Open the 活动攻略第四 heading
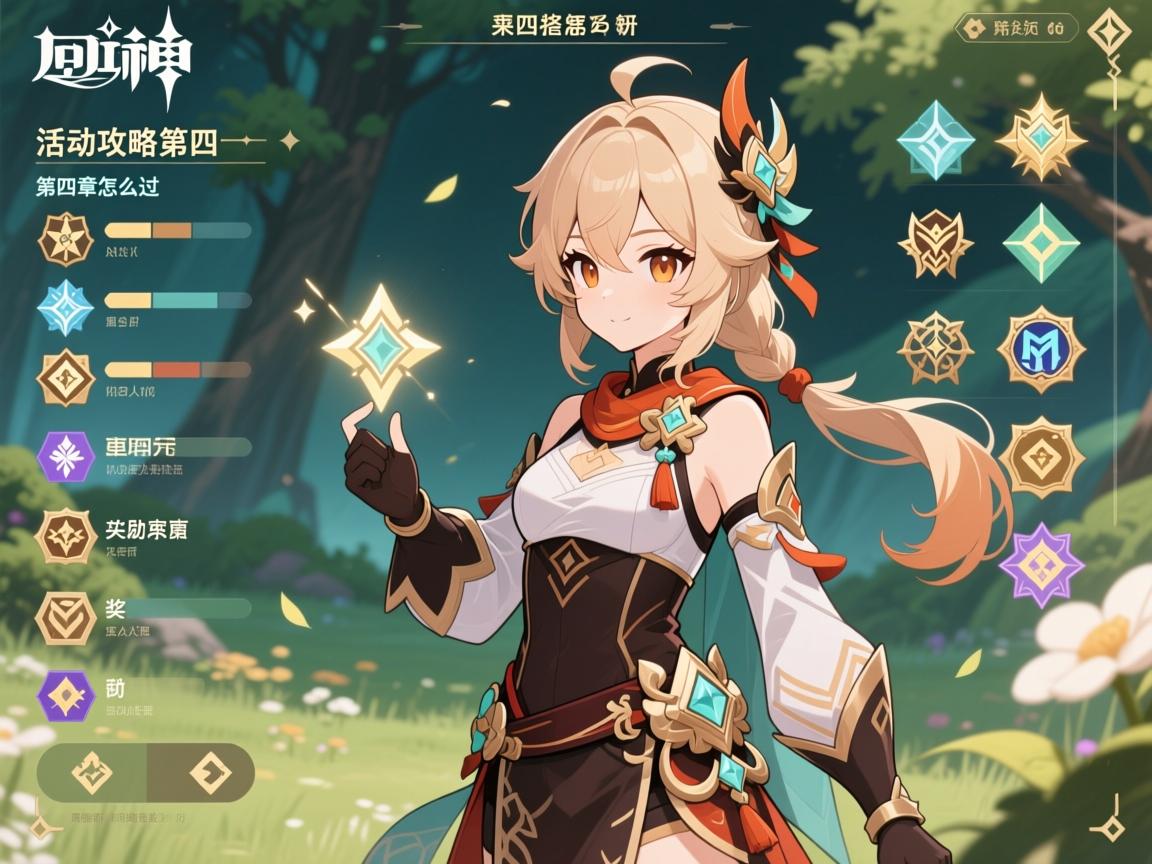The width and height of the screenshot is (1152, 864). pyautogui.click(x=127, y=143)
